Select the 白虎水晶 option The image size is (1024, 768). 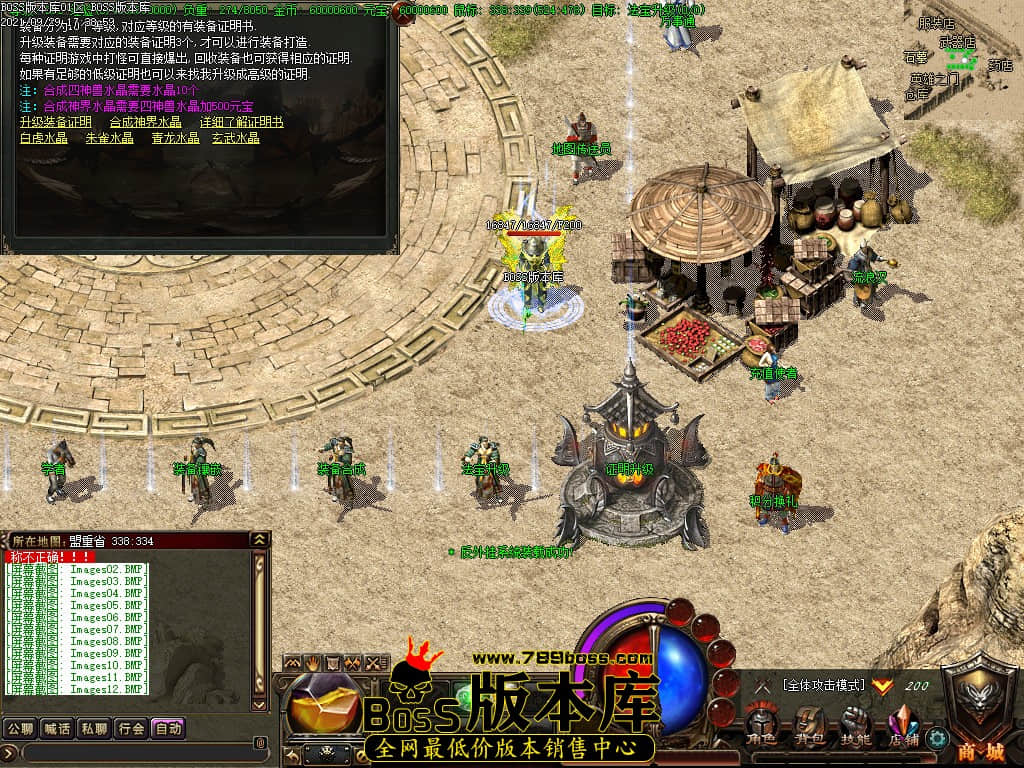[43, 138]
